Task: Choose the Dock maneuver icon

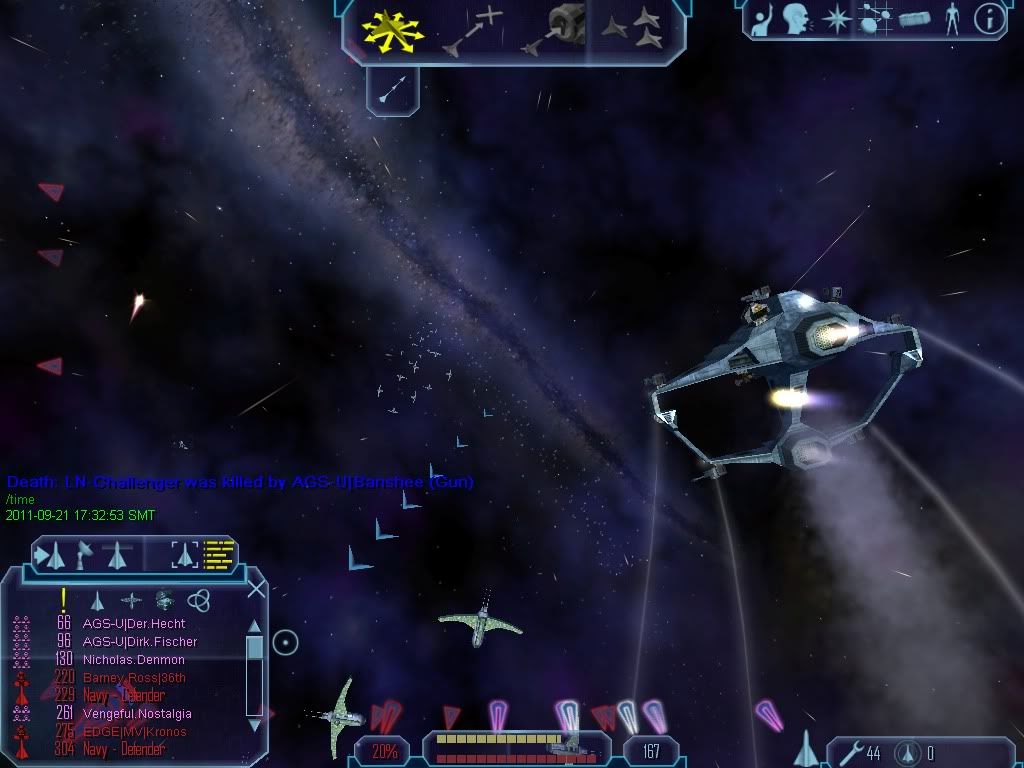Action: pyautogui.click(x=556, y=31)
